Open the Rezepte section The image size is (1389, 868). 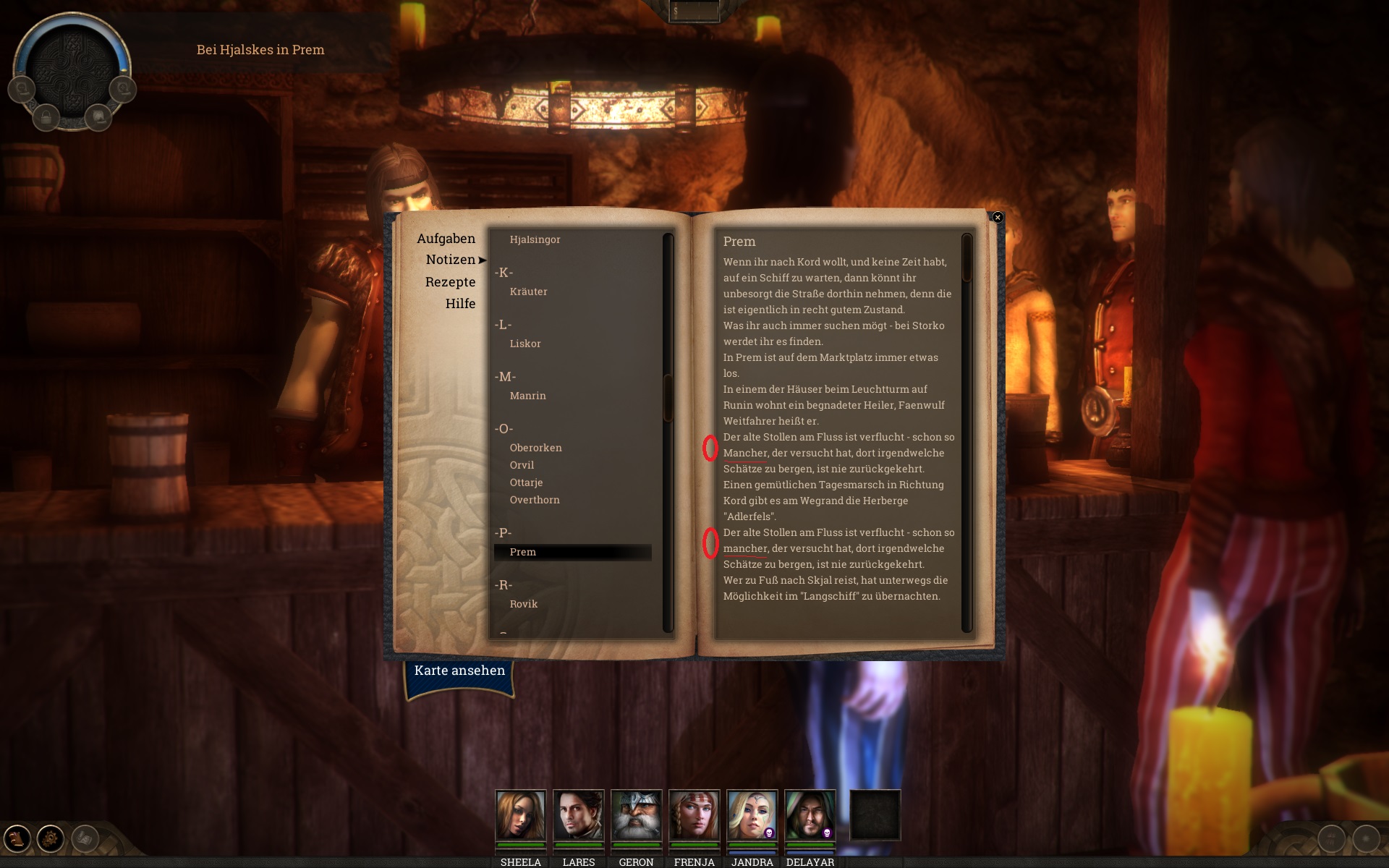[450, 282]
